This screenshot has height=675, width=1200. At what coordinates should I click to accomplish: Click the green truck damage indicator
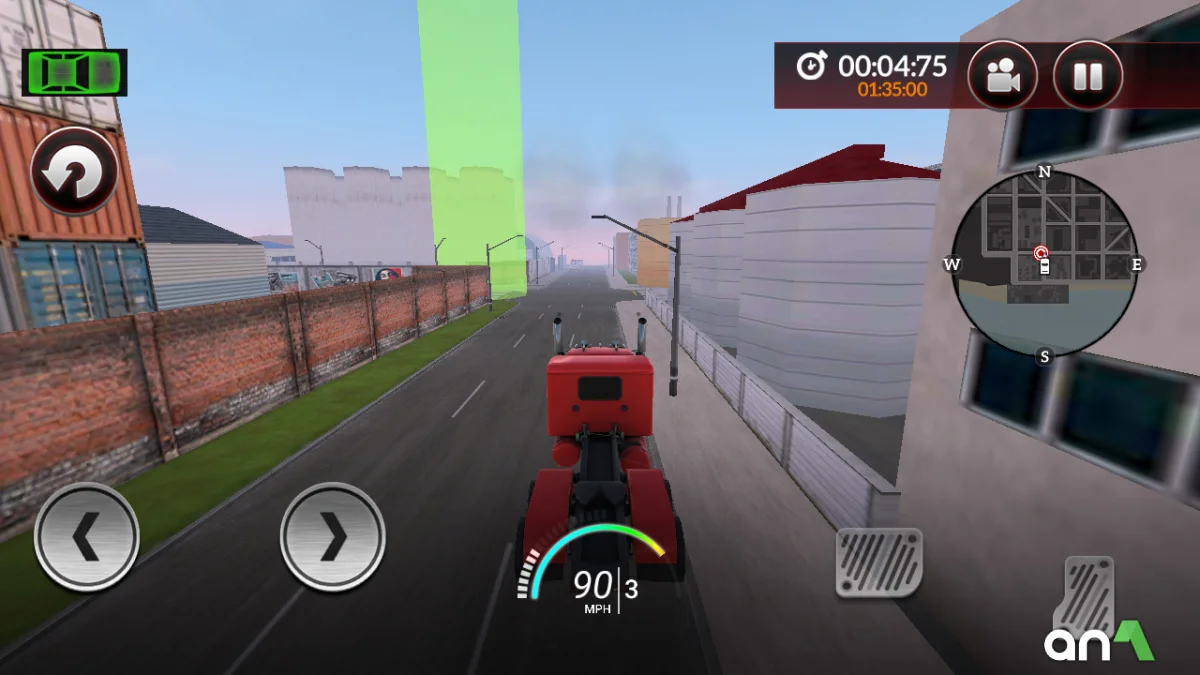(x=75, y=73)
